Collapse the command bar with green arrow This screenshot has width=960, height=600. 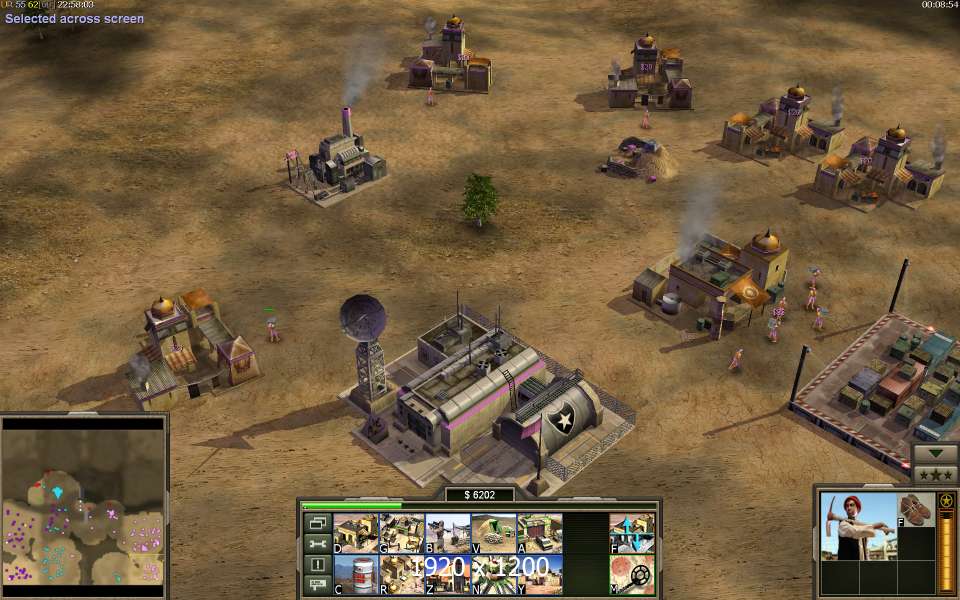(x=934, y=453)
